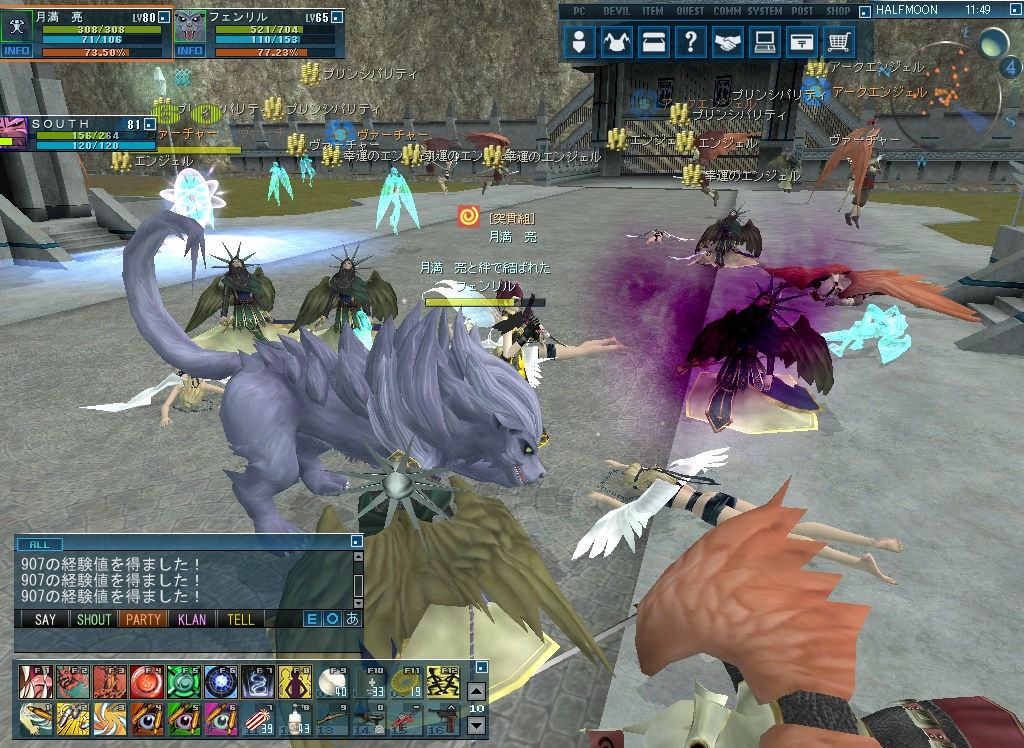Click the ALL chat log tab
The width and height of the screenshot is (1024, 748).
pos(39,544)
